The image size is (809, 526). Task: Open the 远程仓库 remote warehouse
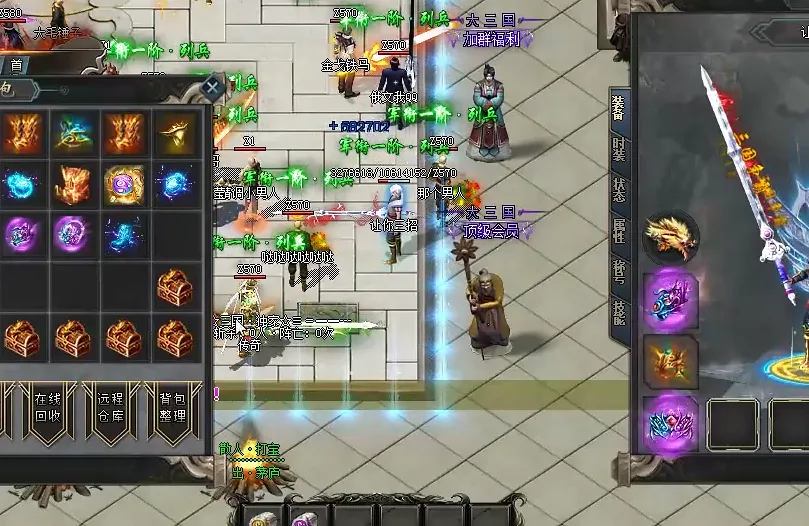click(111, 408)
